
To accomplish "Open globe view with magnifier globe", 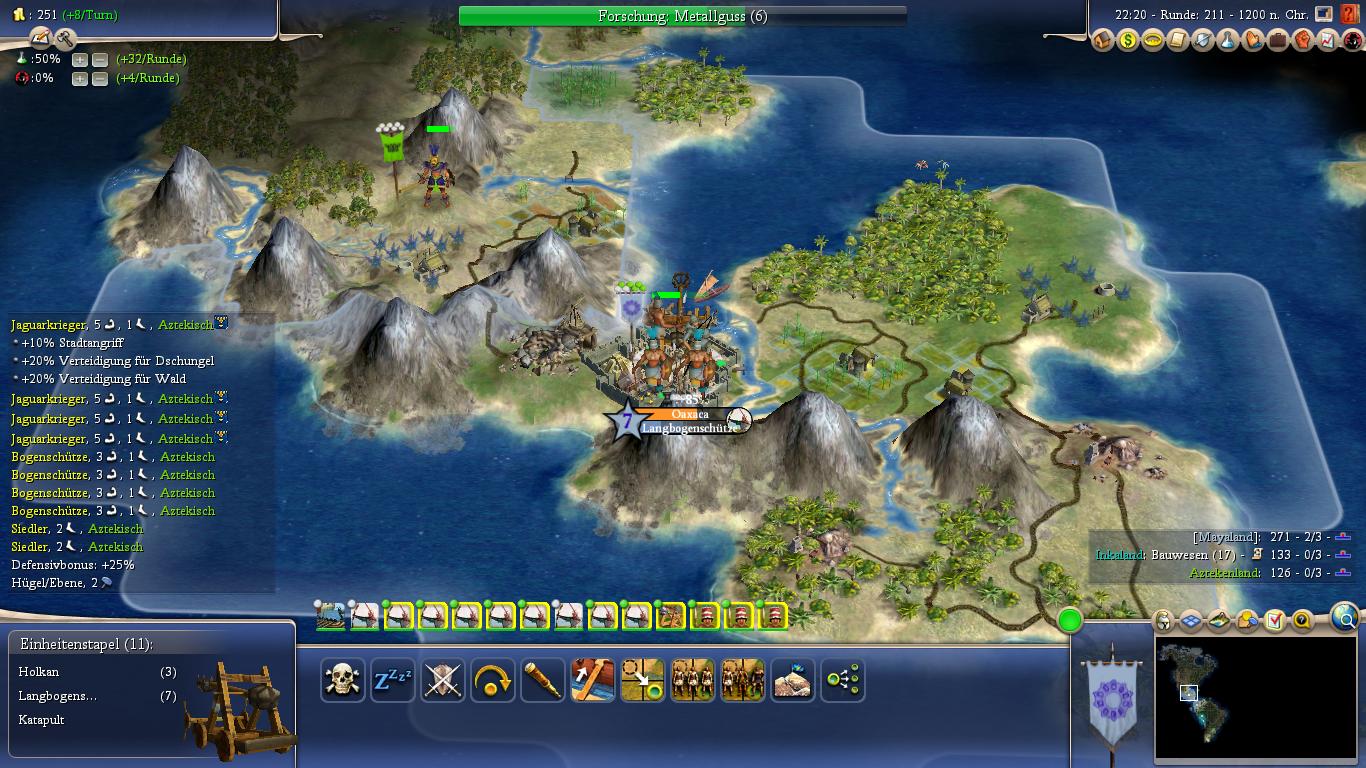I will (1346, 619).
